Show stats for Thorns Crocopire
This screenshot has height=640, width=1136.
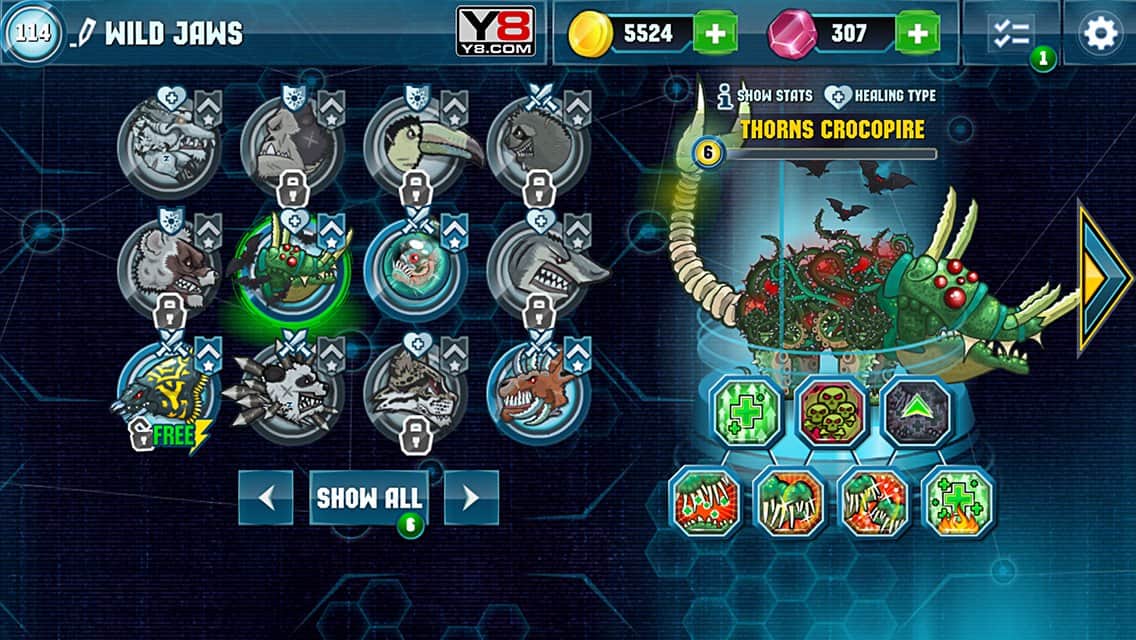[x=766, y=96]
